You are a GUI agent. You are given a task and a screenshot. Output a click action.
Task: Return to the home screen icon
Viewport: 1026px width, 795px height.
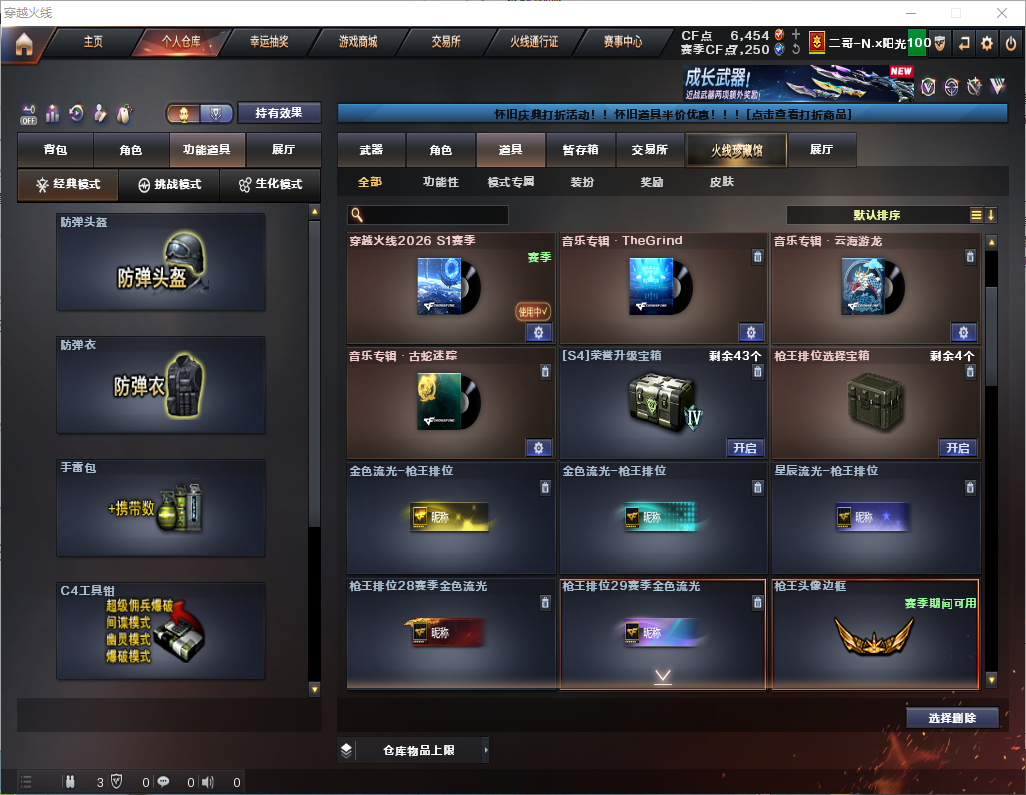pos(24,44)
